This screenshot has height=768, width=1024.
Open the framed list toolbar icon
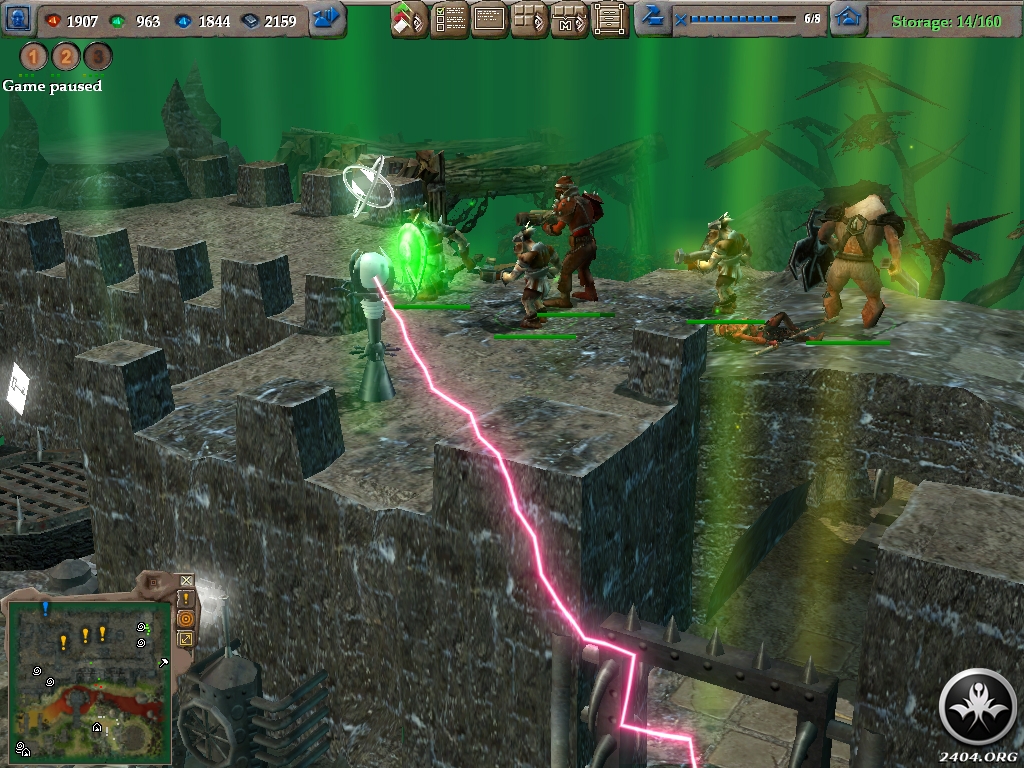click(x=610, y=19)
